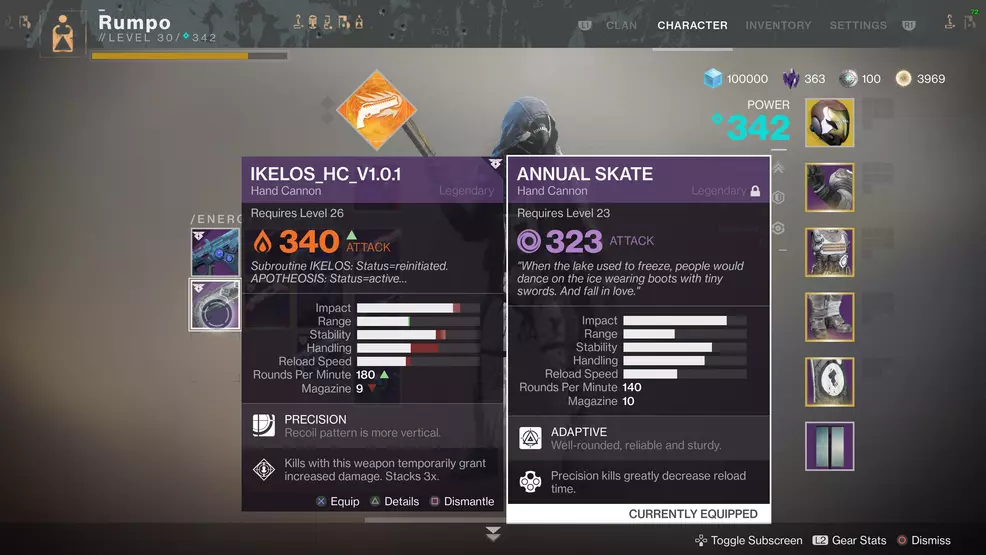Click the highlighted IKELOS hand cannon slot

point(215,305)
